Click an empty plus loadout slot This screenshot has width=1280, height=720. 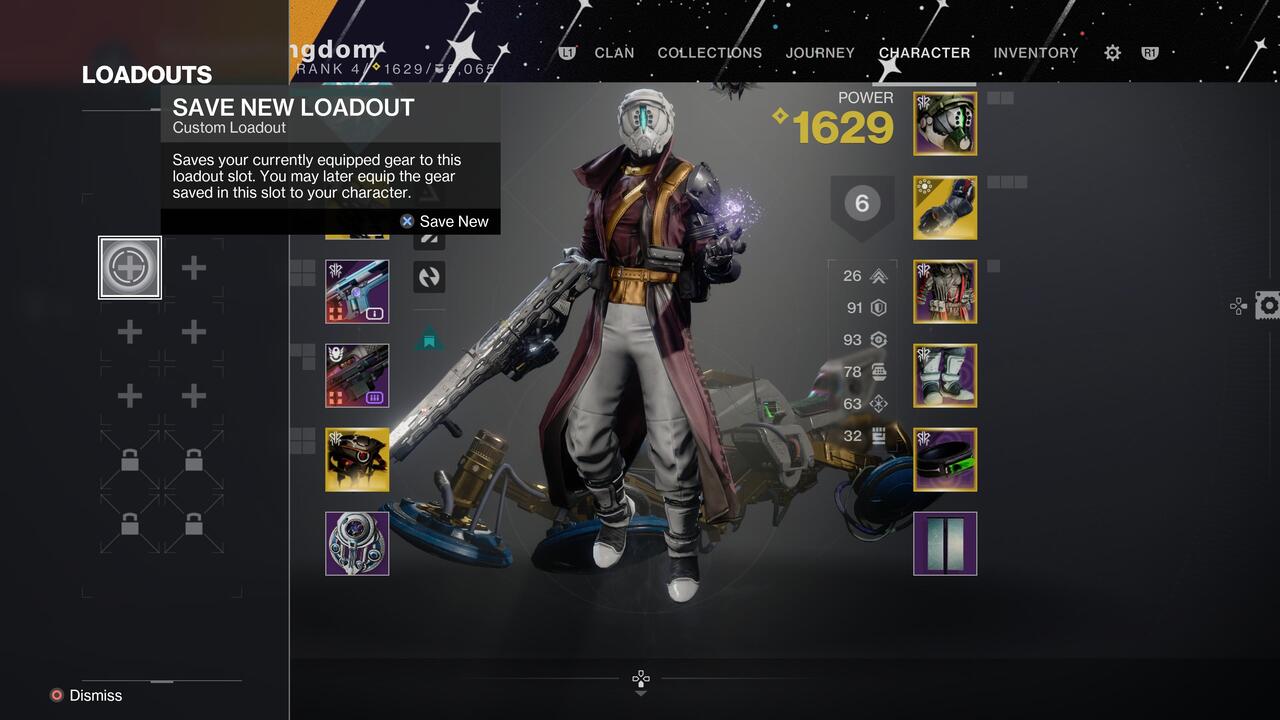click(x=193, y=267)
